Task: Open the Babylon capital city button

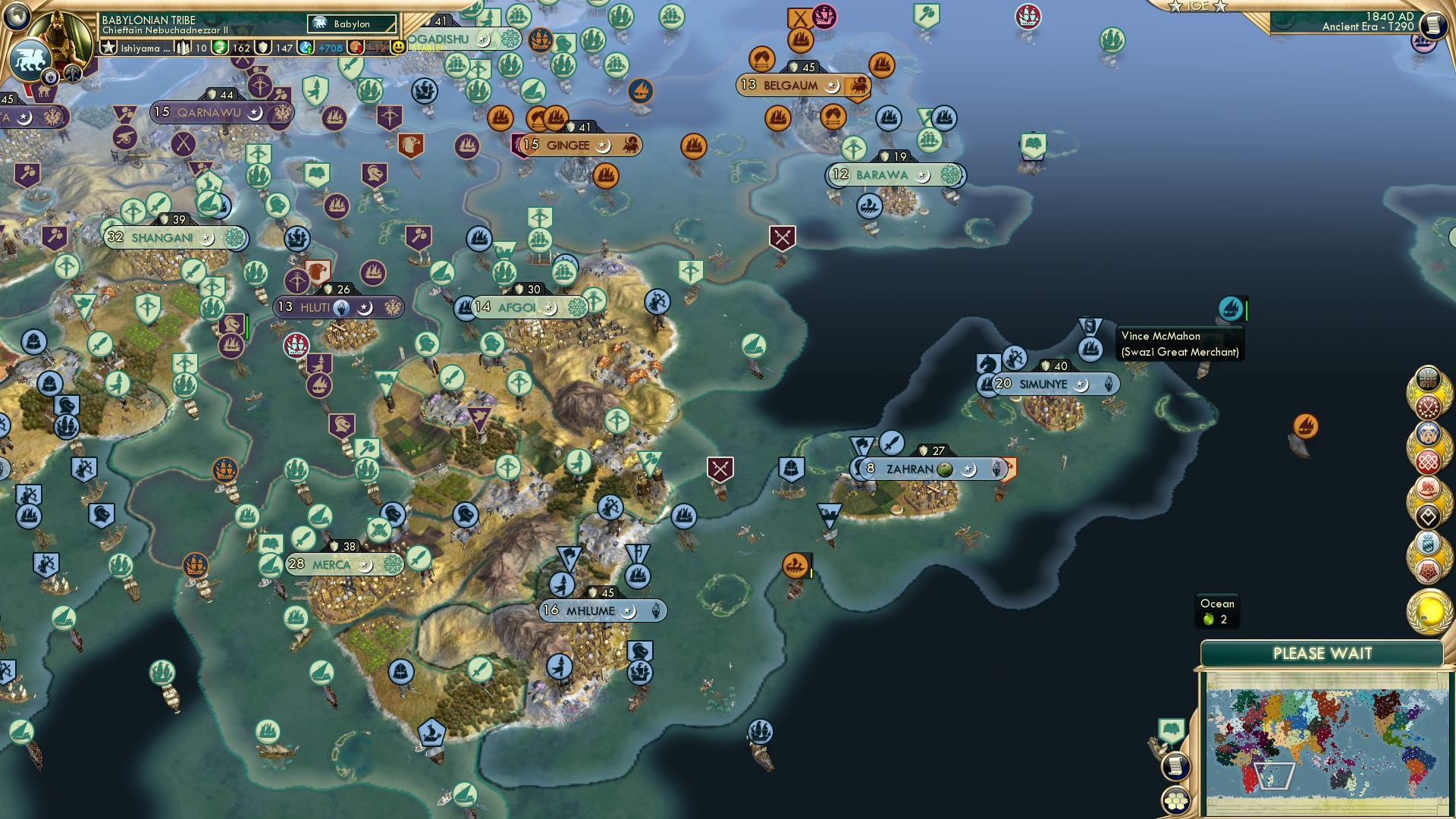Action: [352, 24]
